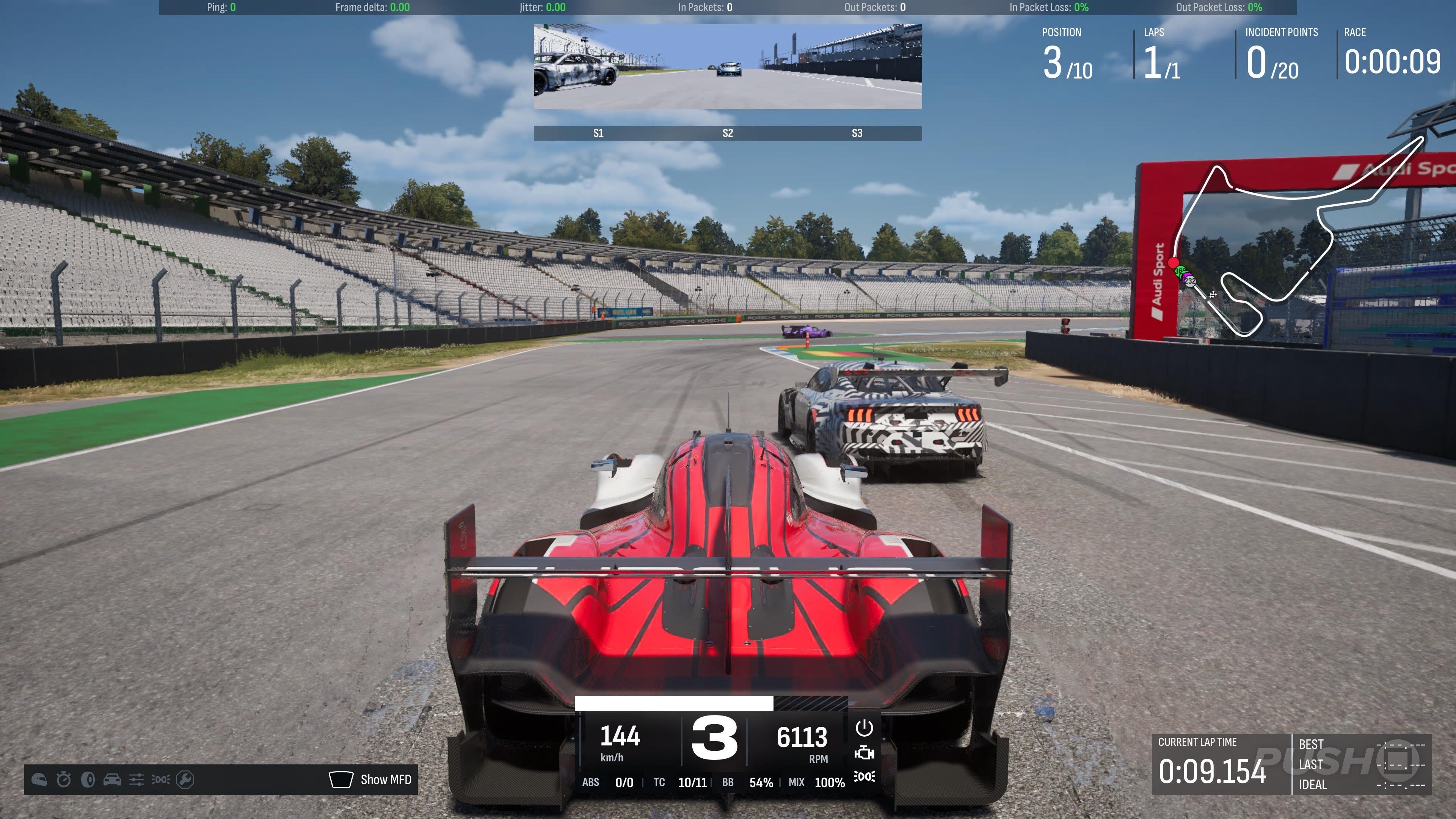Select the headlights icon in the MFD bar

coord(160,780)
